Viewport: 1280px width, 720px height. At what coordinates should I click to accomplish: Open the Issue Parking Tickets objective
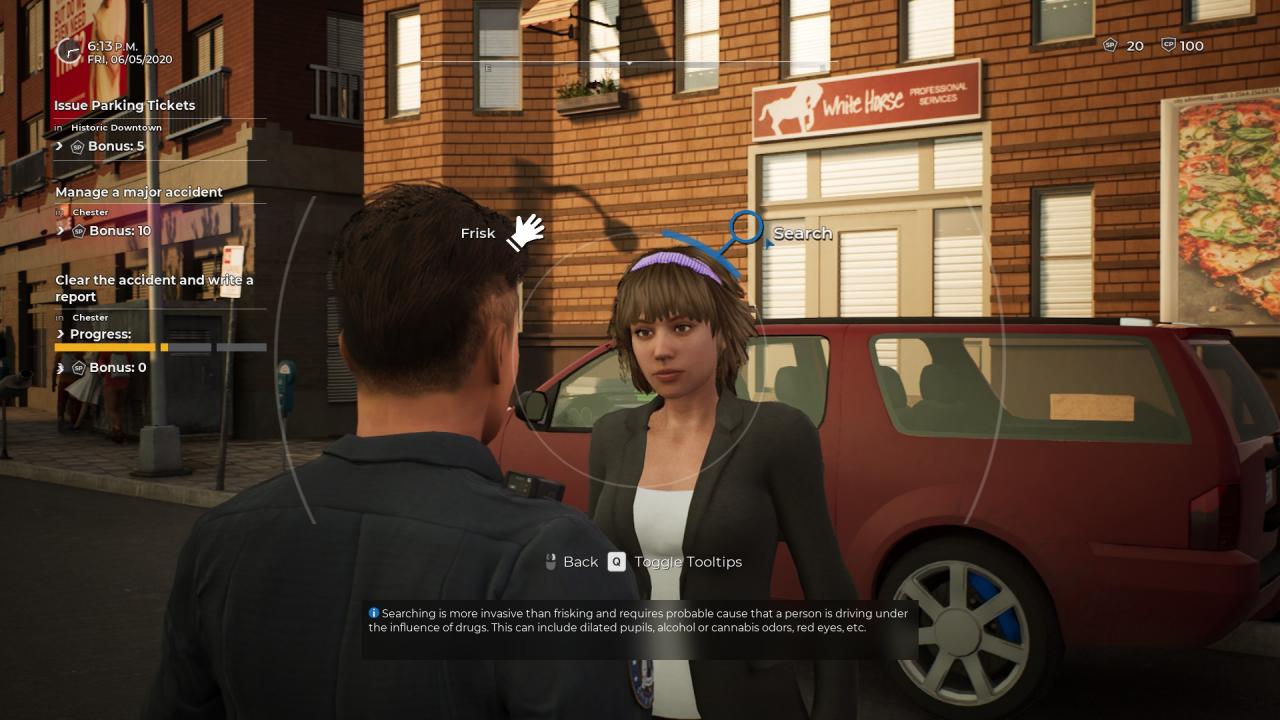pos(125,105)
